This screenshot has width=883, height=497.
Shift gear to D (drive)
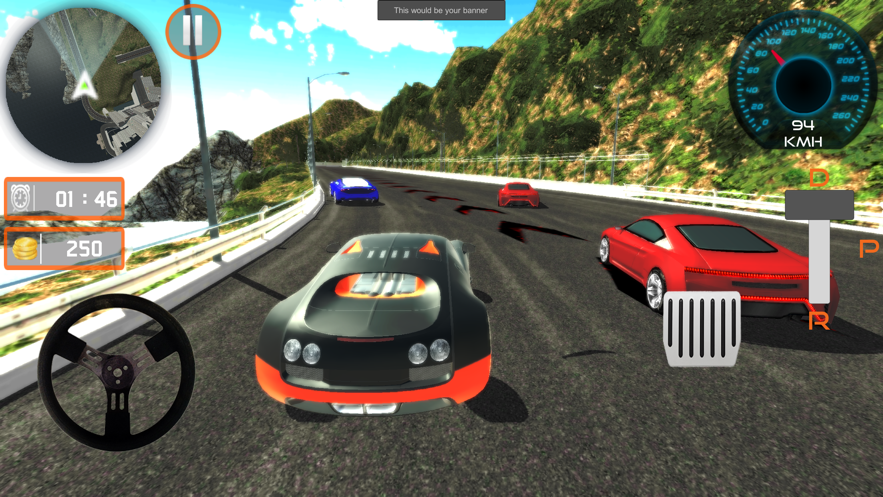[819, 178]
